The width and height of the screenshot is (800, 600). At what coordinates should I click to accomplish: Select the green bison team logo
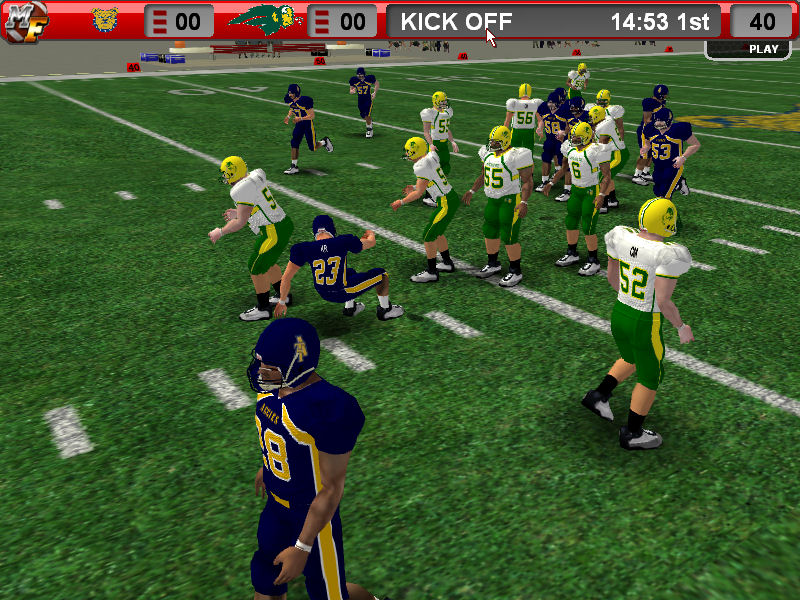pyautogui.click(x=266, y=19)
